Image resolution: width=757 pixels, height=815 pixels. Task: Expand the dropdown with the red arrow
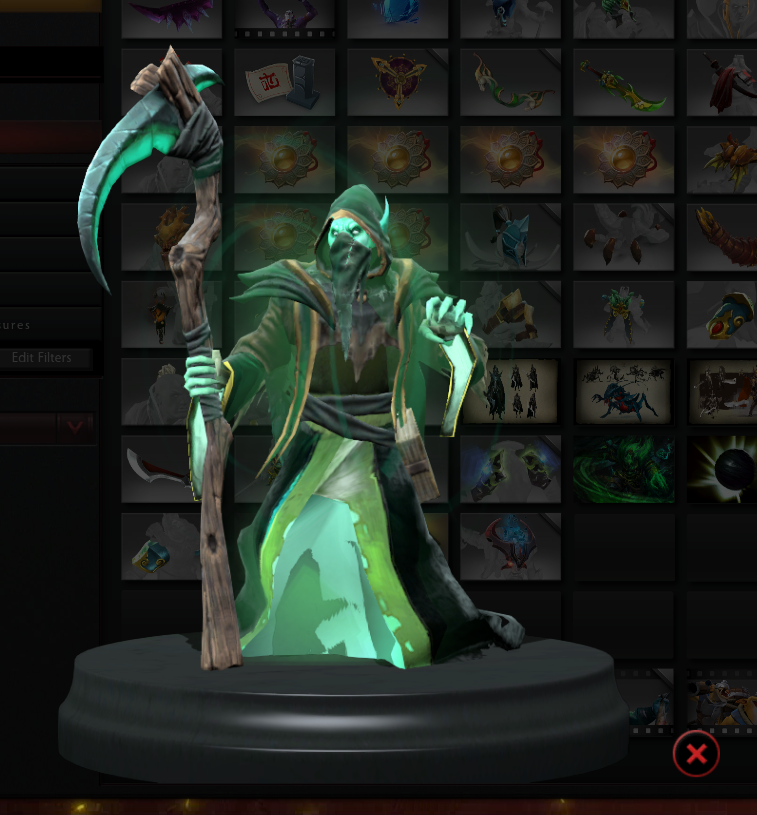coord(75,428)
